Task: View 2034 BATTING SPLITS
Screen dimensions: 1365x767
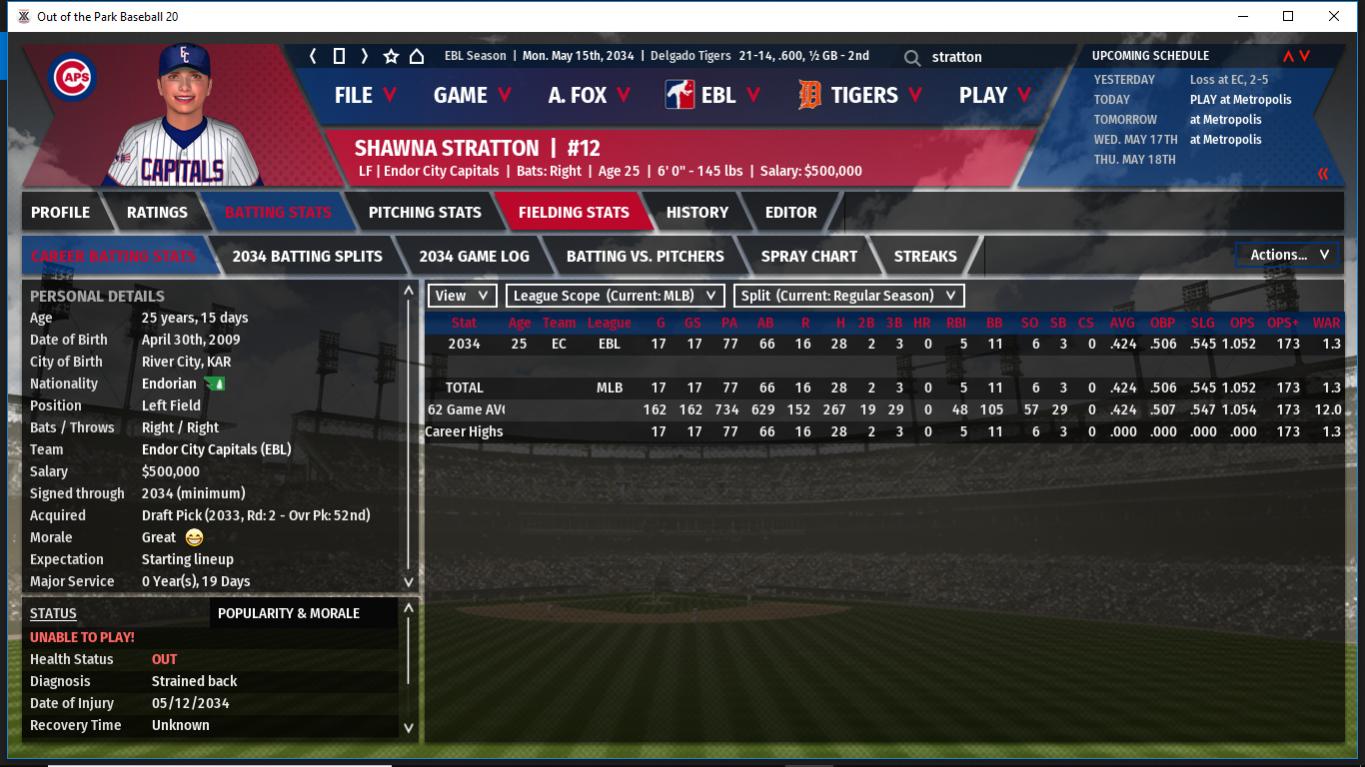Action: [307, 256]
